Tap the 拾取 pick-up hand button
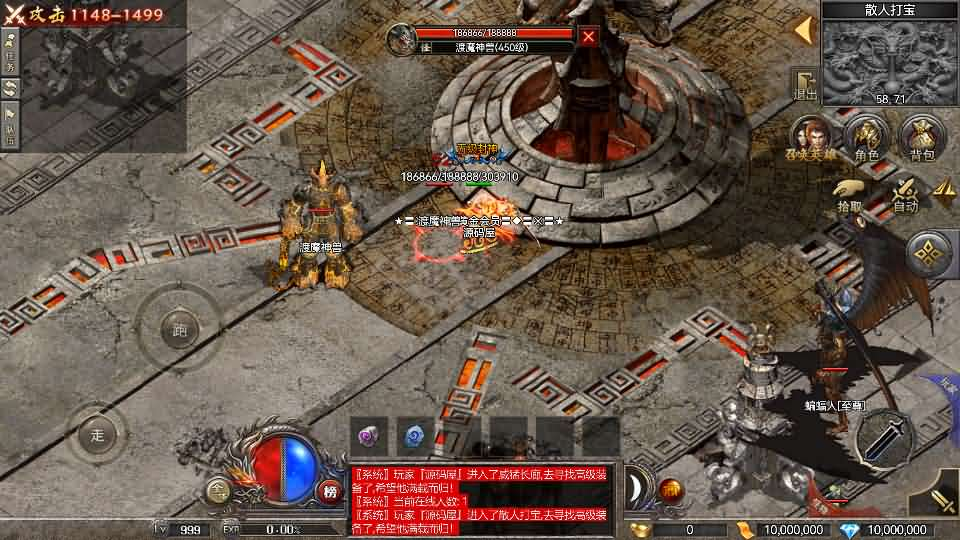Viewport: 960px width, 540px height. point(849,192)
